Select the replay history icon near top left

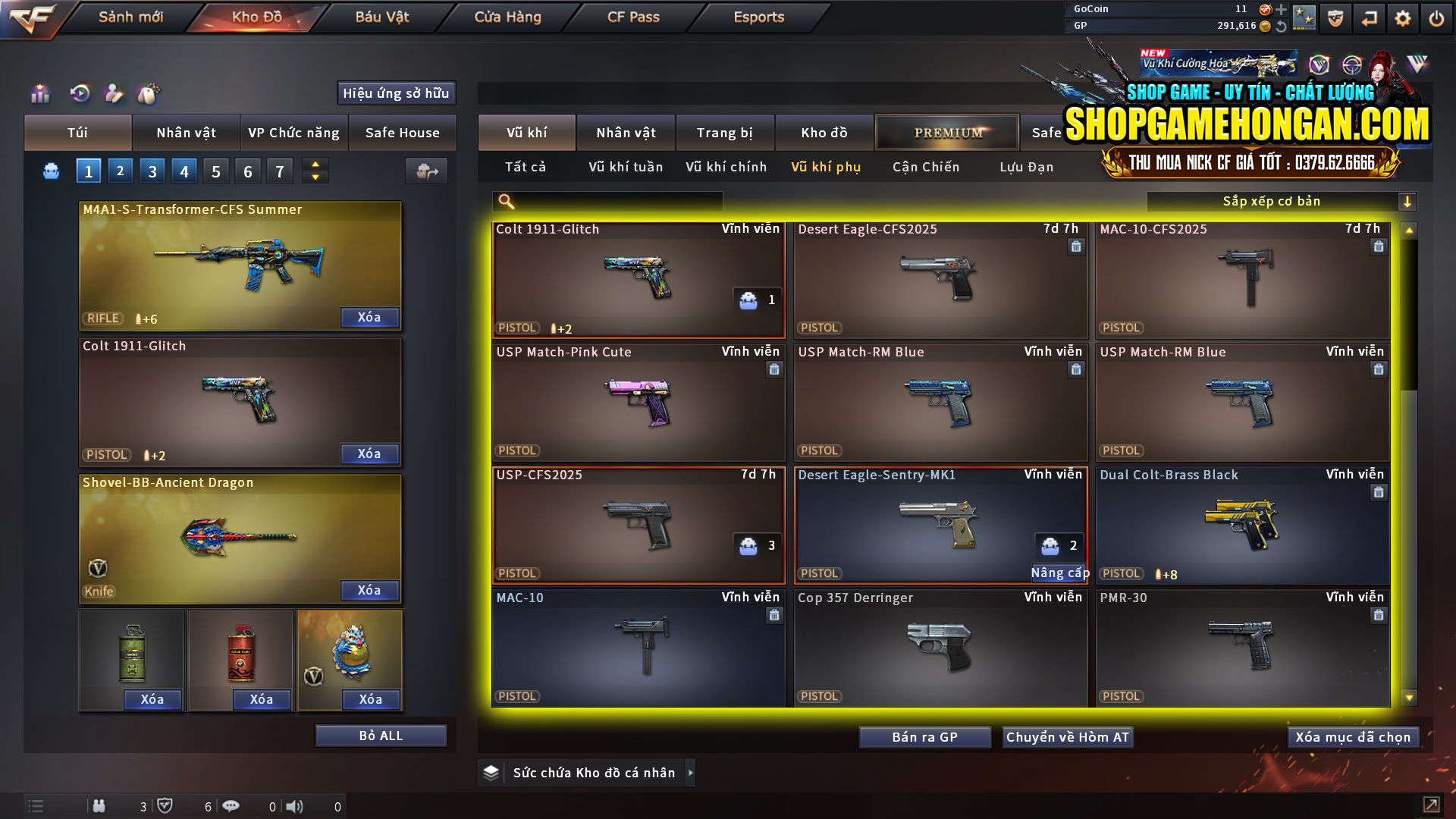[79, 93]
